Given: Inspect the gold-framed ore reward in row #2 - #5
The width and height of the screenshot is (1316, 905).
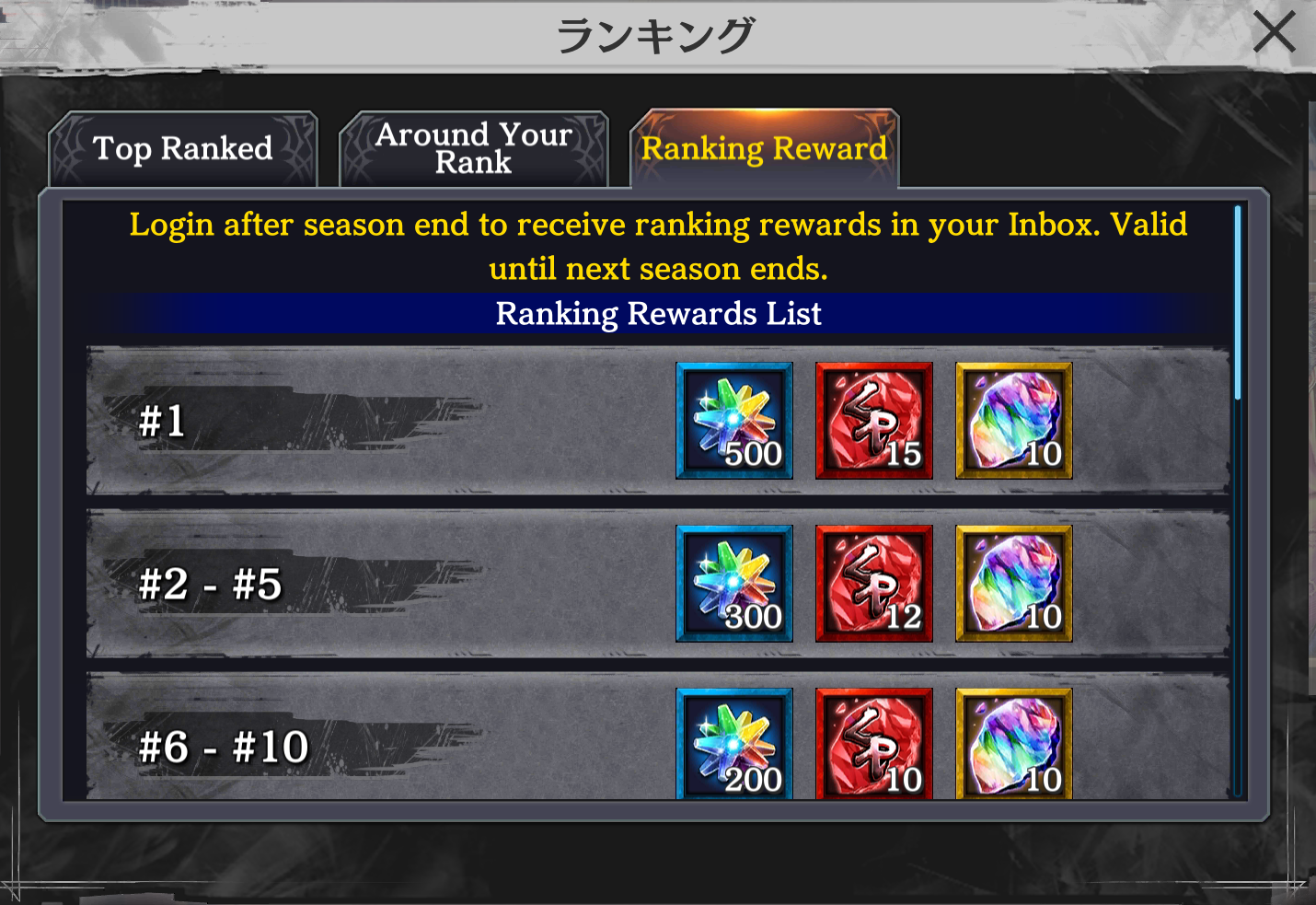Looking at the screenshot, I should pyautogui.click(x=1012, y=583).
